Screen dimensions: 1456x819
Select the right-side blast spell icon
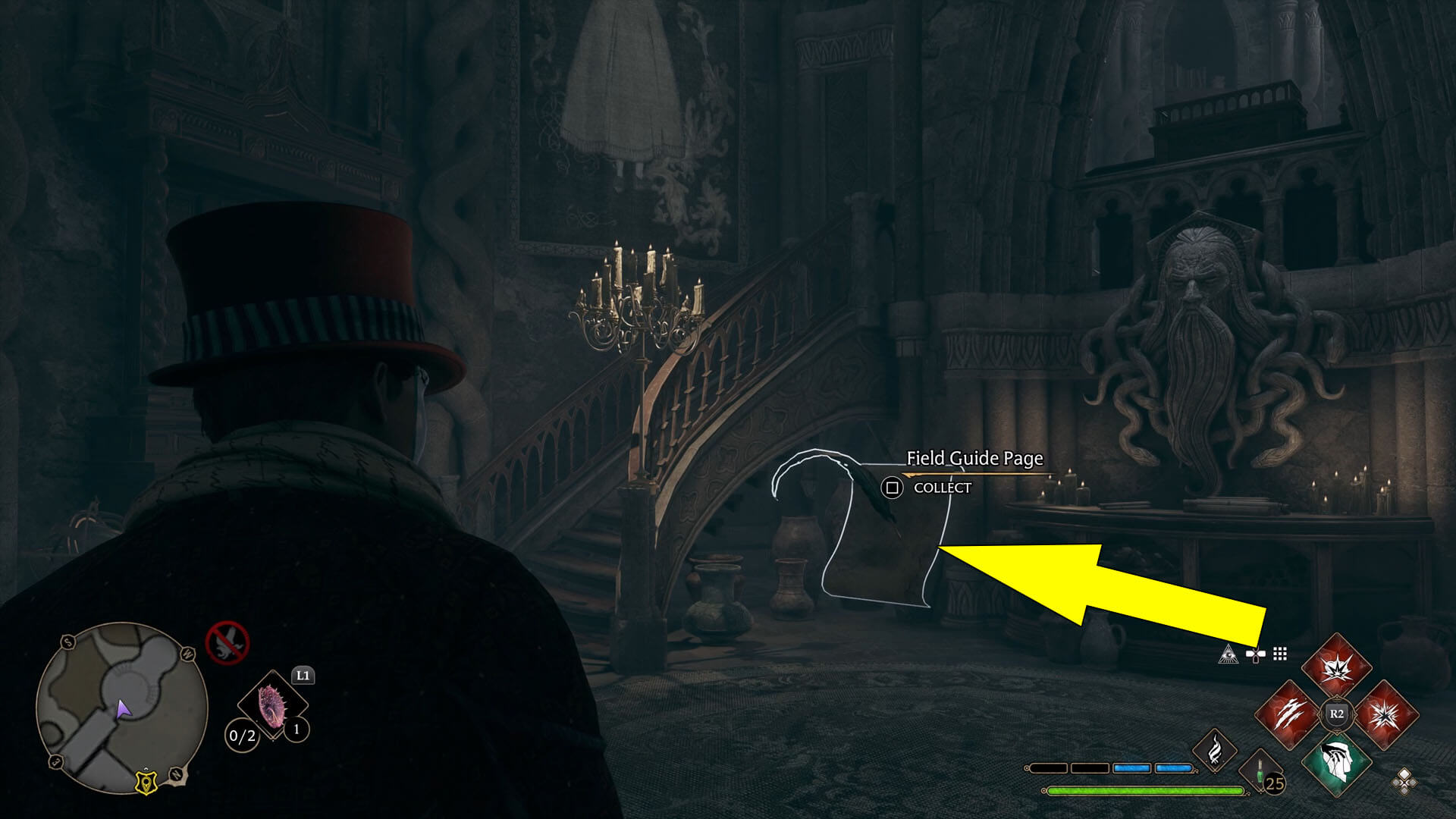point(1386,714)
